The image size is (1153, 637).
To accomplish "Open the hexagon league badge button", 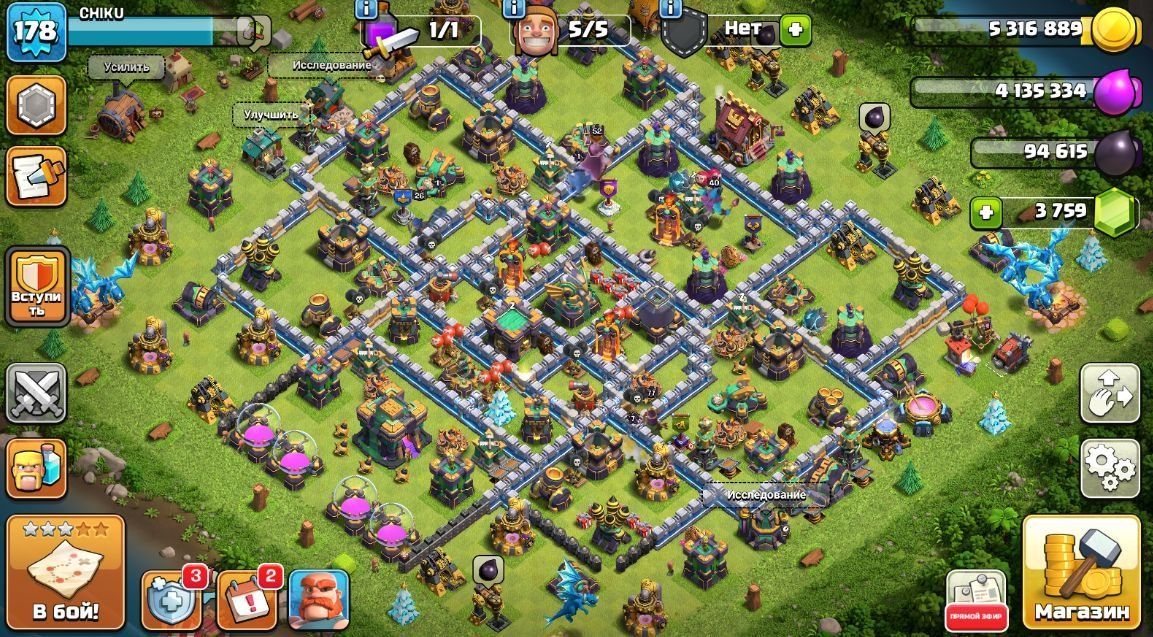I will click(x=37, y=104).
